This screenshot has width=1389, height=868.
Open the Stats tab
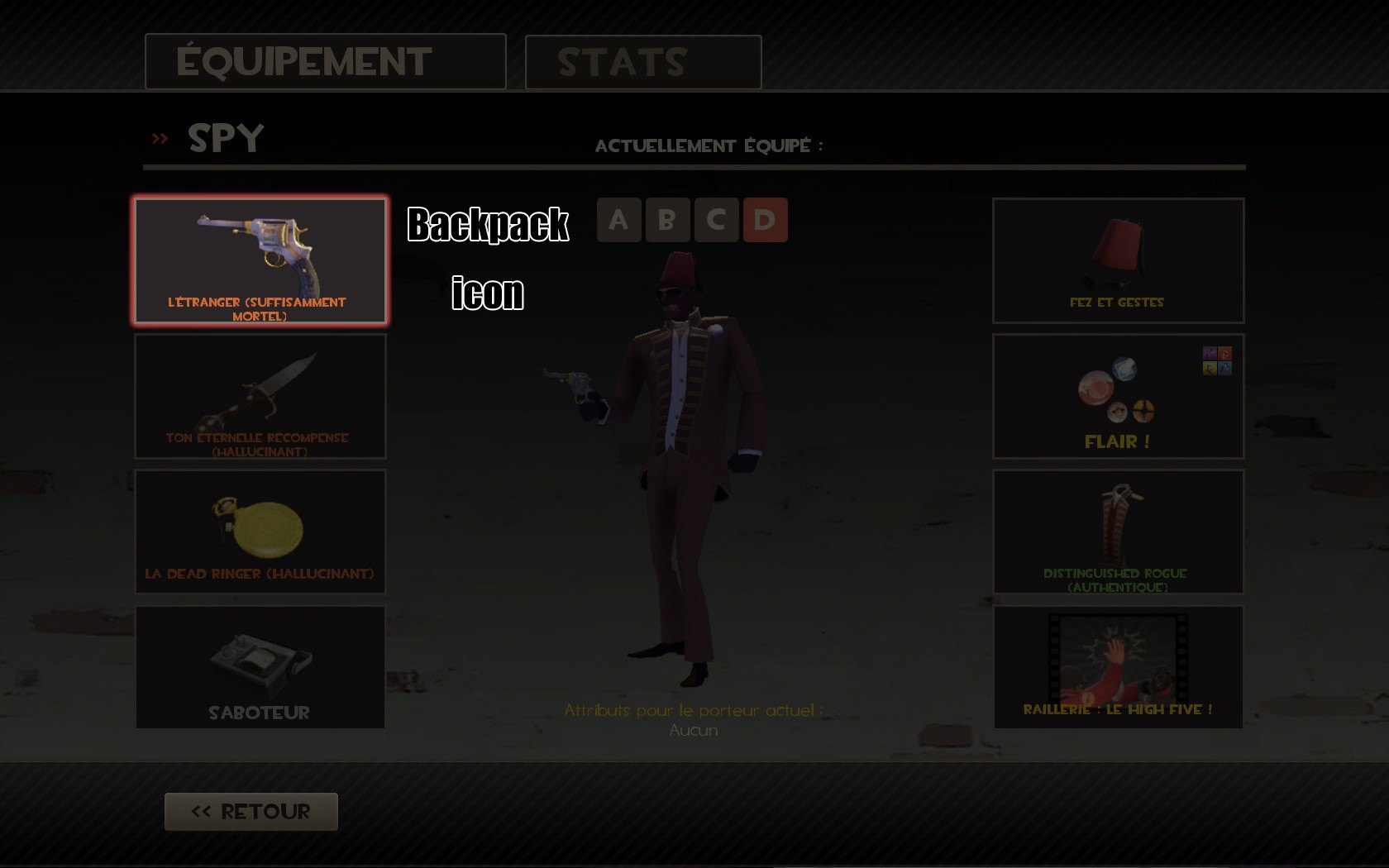coord(642,62)
